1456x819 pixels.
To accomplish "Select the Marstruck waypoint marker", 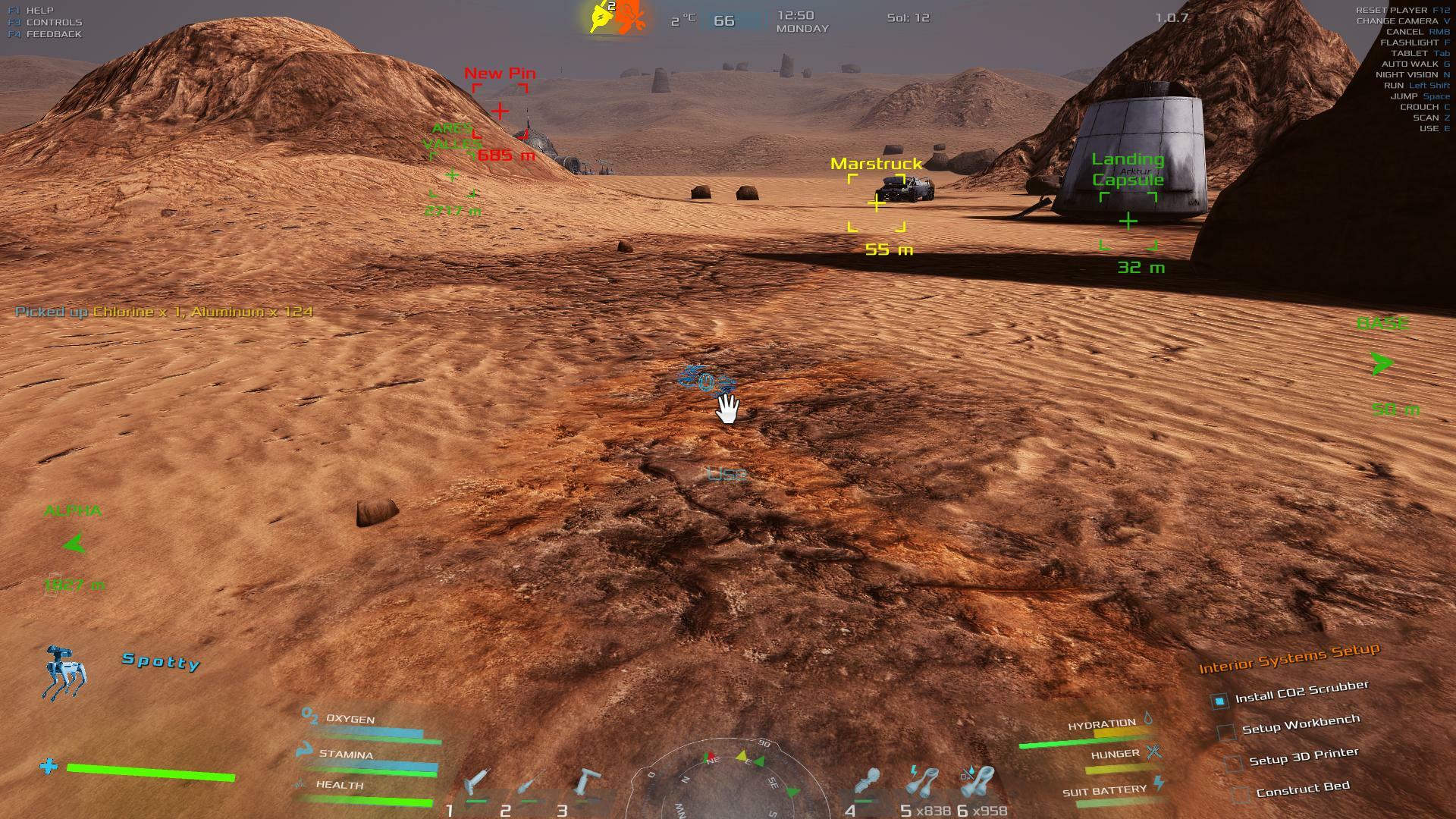I will [877, 203].
